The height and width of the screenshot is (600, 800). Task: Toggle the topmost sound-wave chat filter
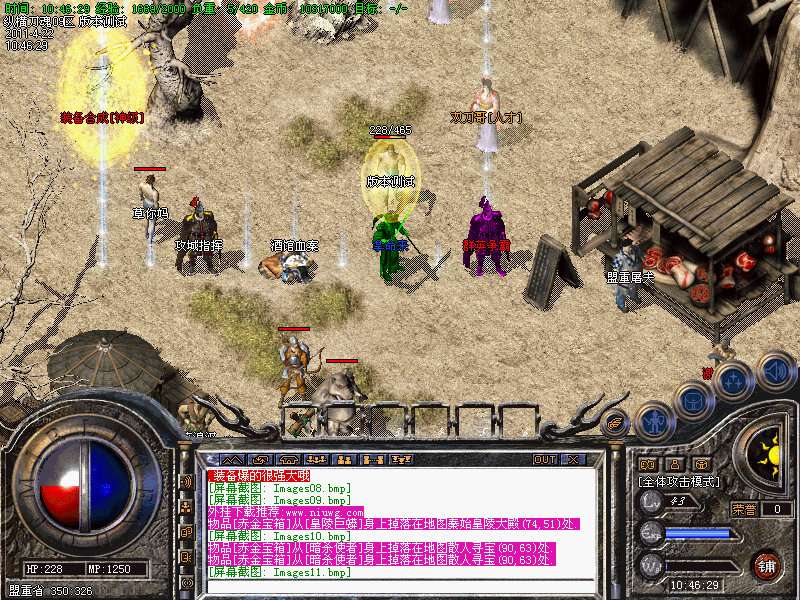[x=186, y=481]
